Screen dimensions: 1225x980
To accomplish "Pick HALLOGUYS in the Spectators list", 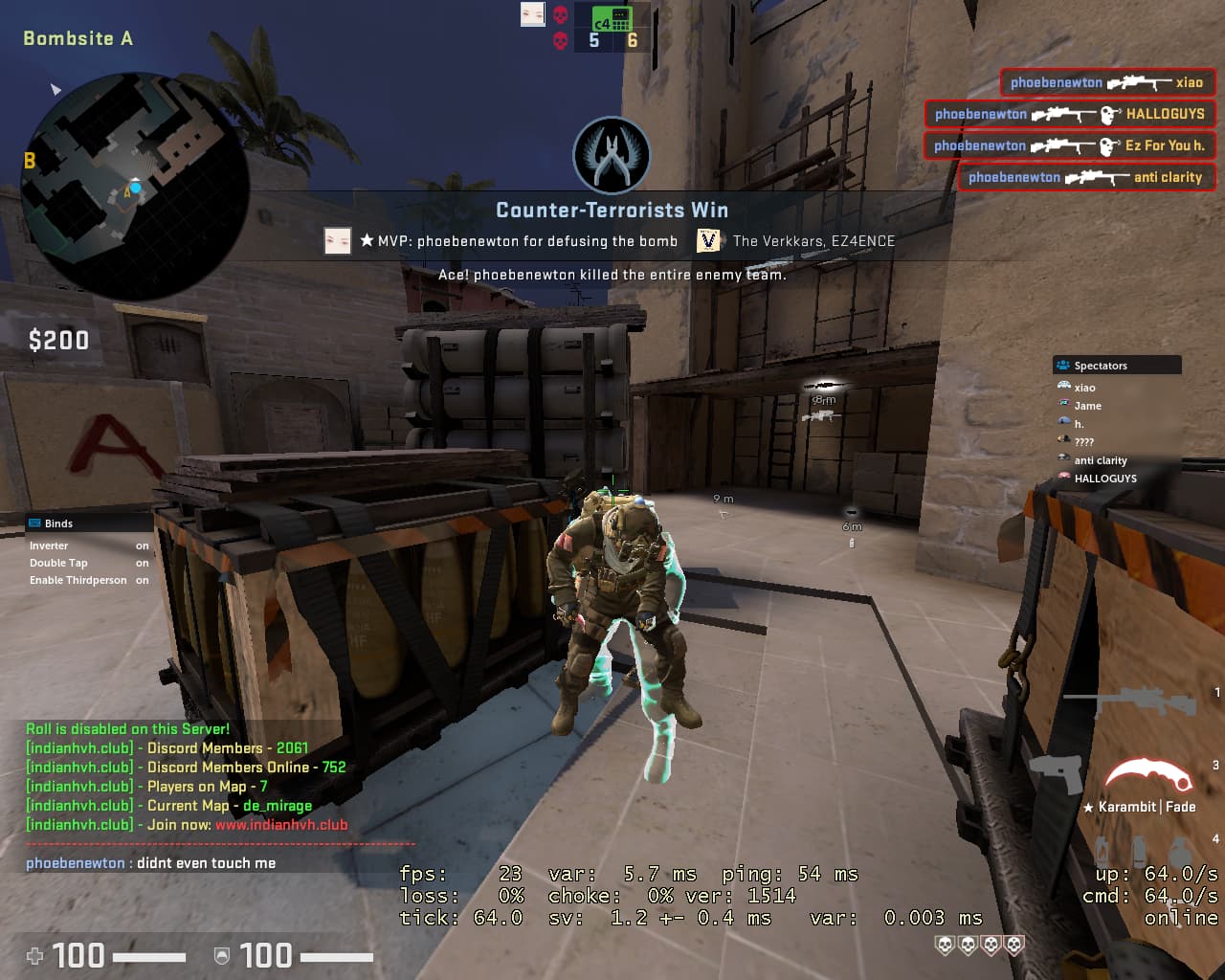I will point(1104,479).
